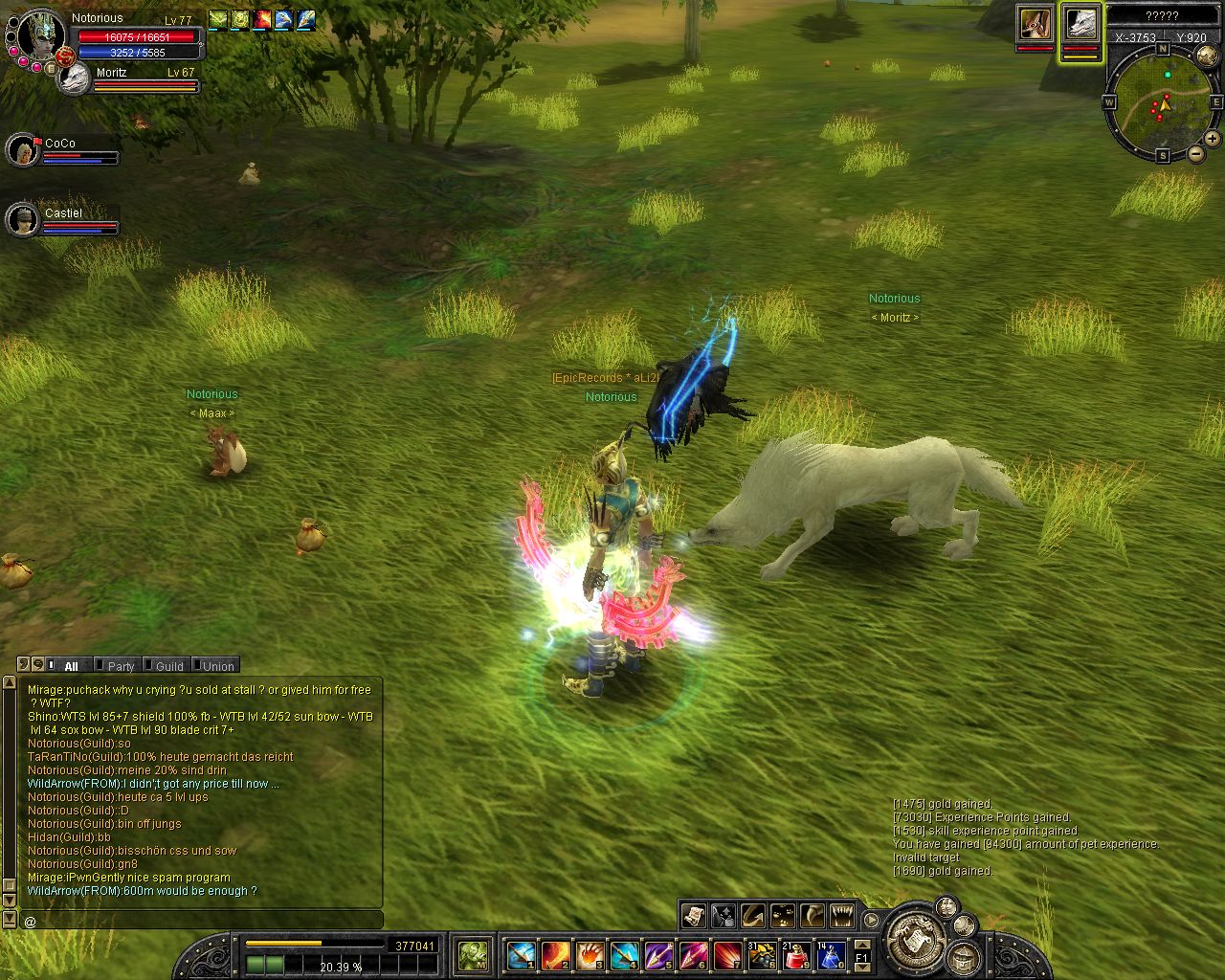The image size is (1225, 980).
Task: Switch to the Party chat tab
Action: 121,666
